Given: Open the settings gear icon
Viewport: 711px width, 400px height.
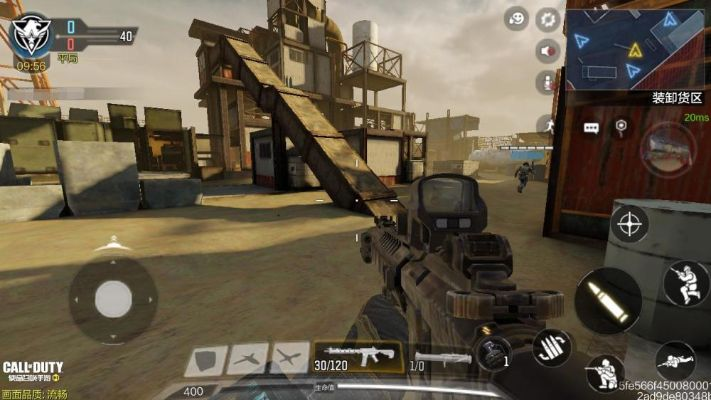Looking at the screenshot, I should point(548,18).
